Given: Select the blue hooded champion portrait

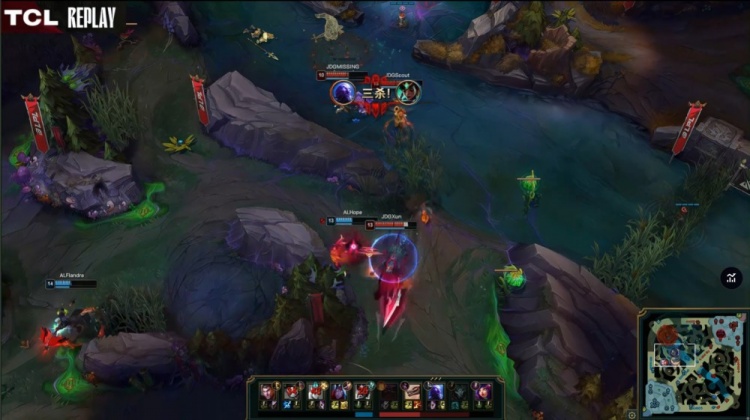Looking at the screenshot, I should [x=435, y=392].
